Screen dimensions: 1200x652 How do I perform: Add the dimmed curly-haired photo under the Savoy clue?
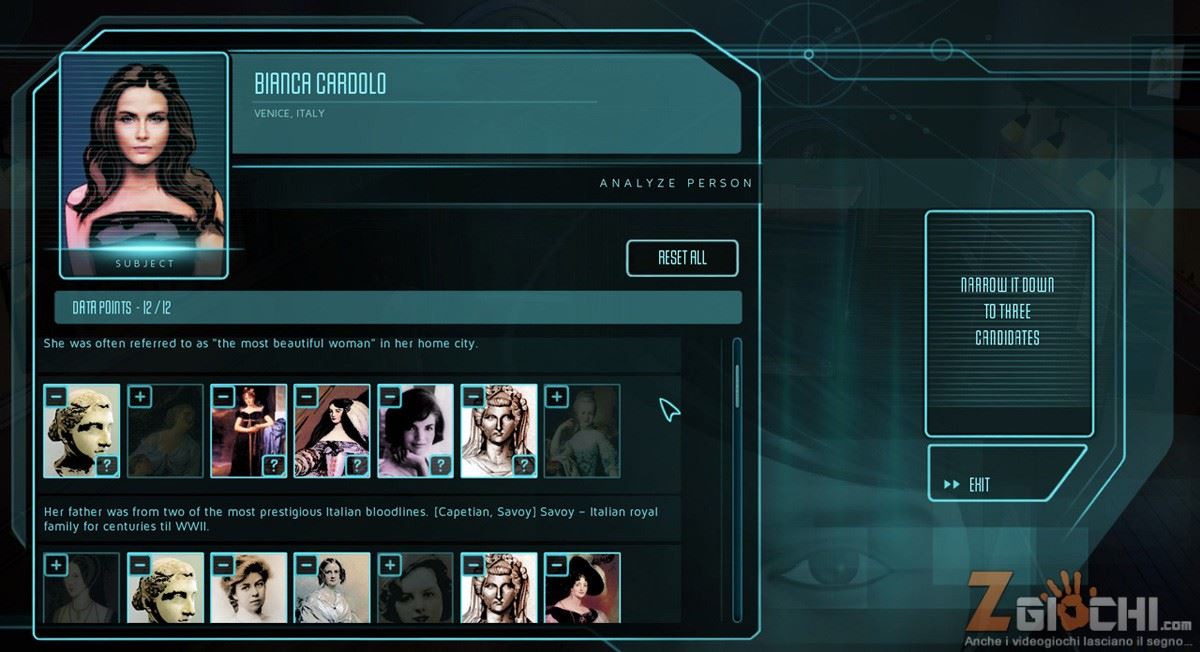[x=391, y=566]
